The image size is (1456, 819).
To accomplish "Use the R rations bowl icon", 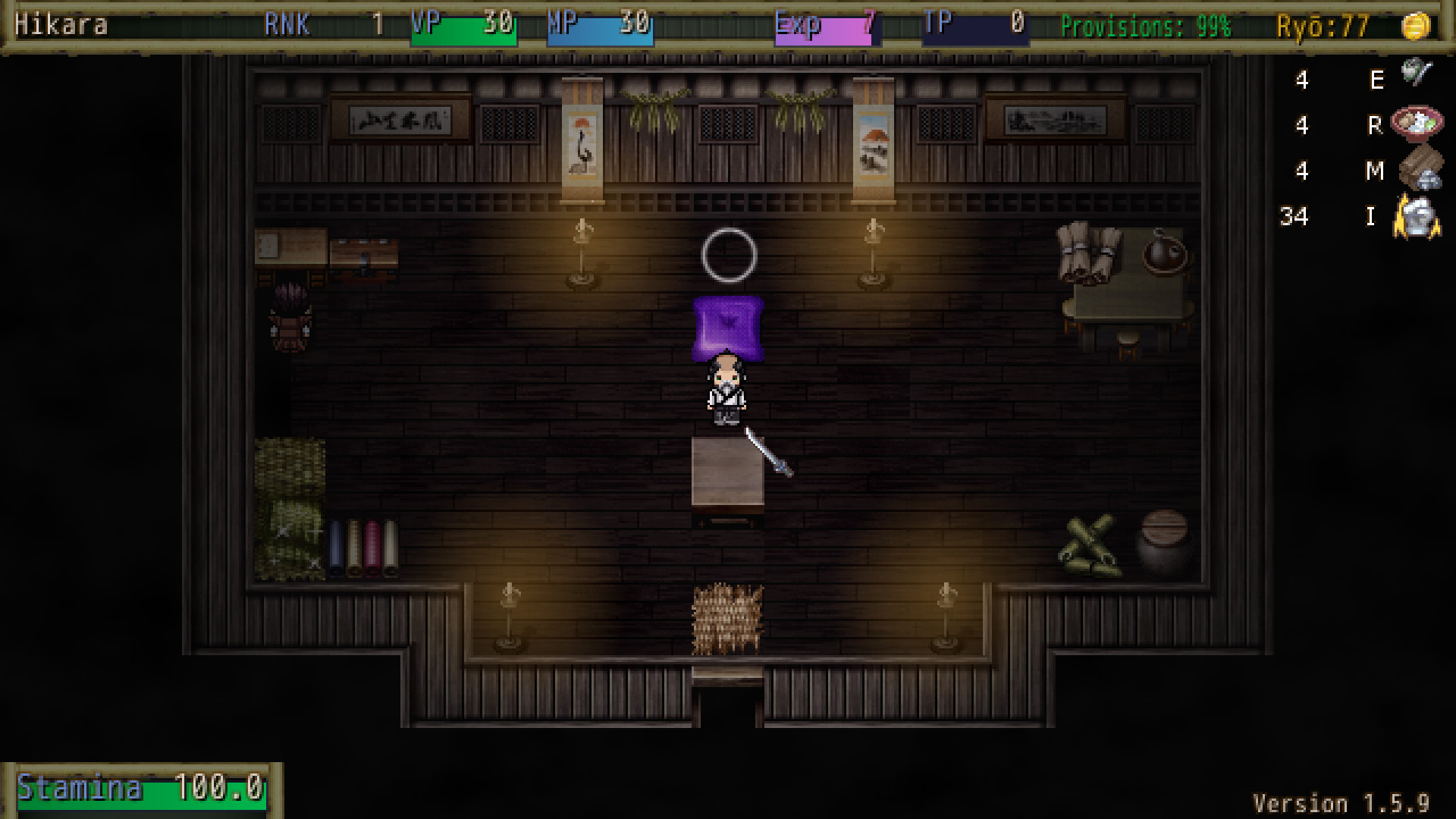I will pyautogui.click(x=1415, y=123).
